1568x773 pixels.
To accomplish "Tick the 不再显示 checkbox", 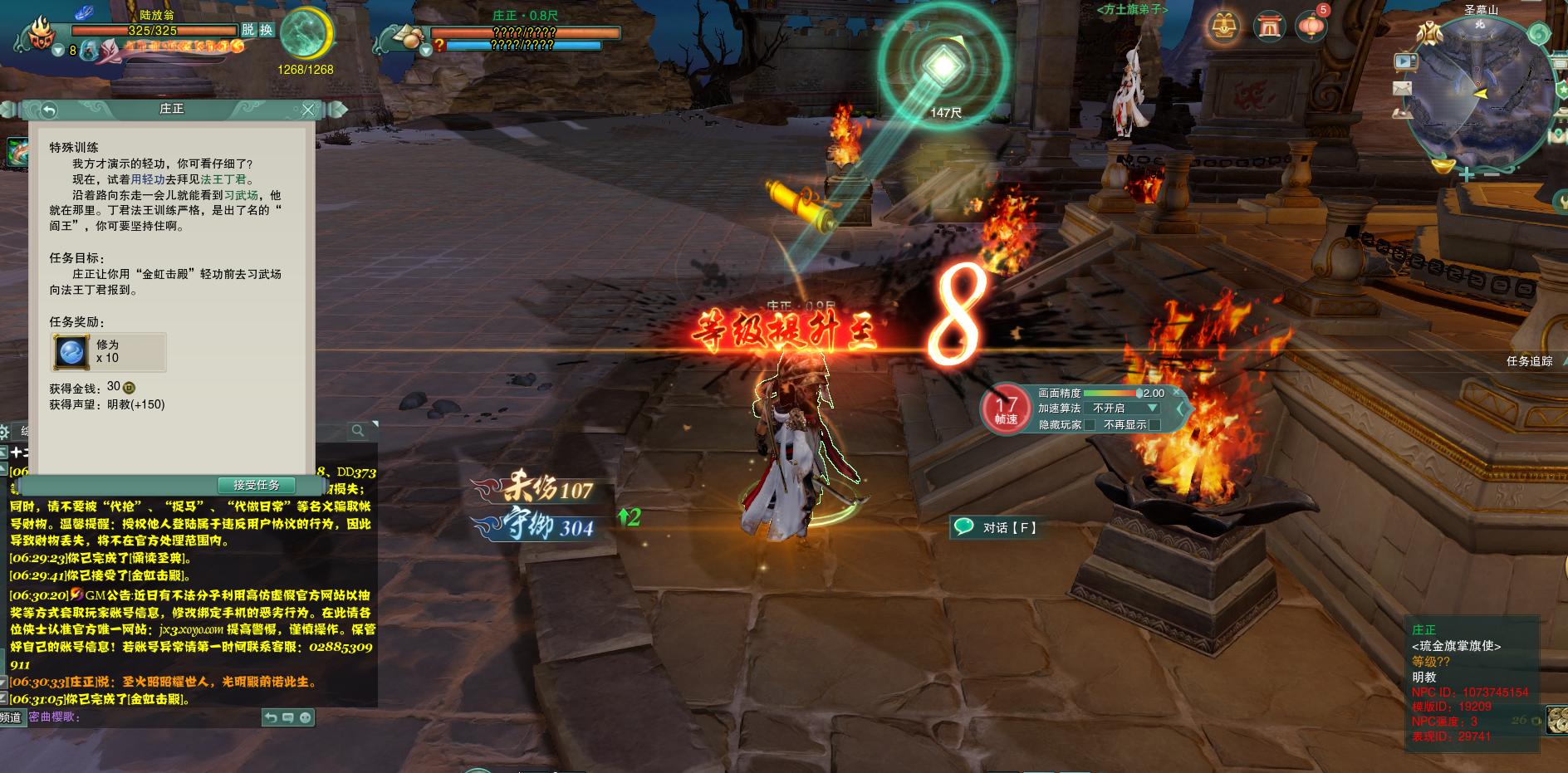I will (1154, 425).
